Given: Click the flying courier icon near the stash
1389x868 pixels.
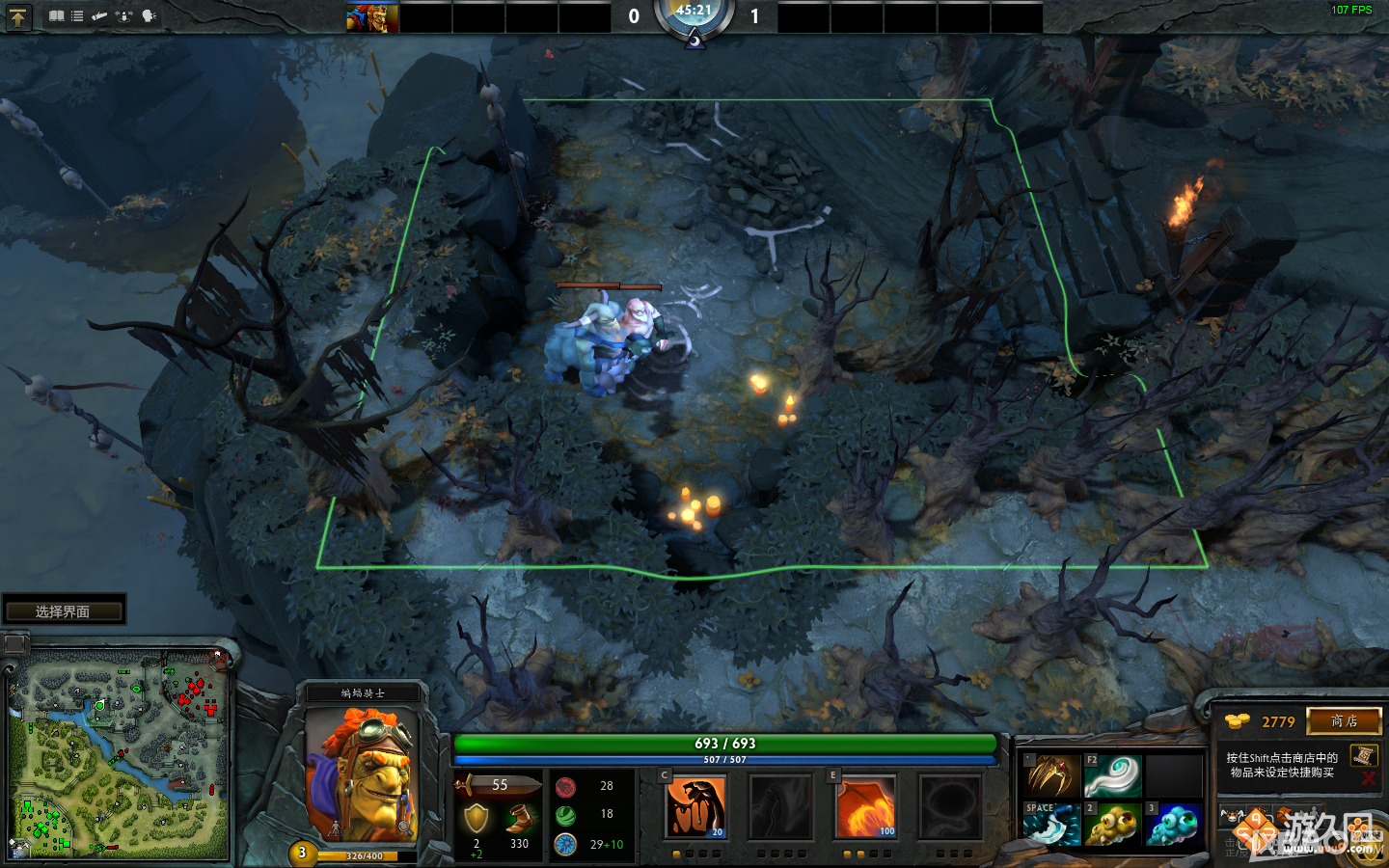Looking at the screenshot, I should (1232, 814).
